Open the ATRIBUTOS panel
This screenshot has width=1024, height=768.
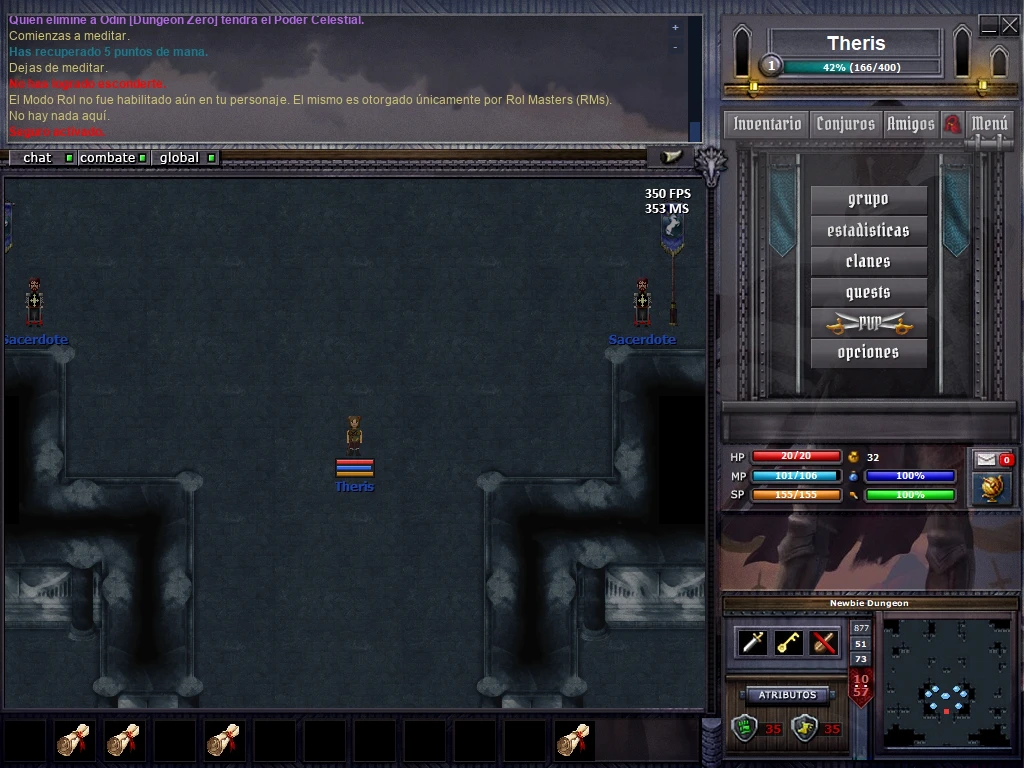(x=787, y=695)
